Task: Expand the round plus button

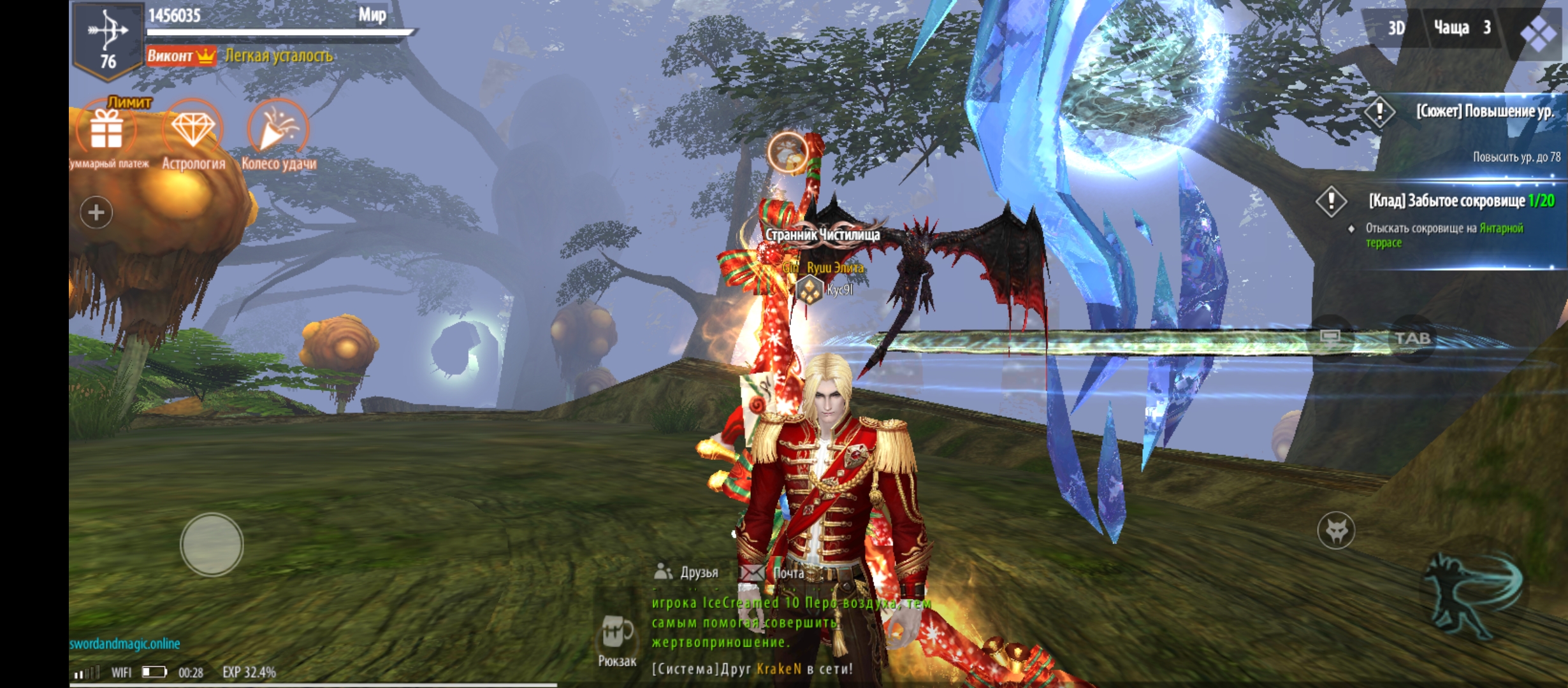Action: click(96, 212)
